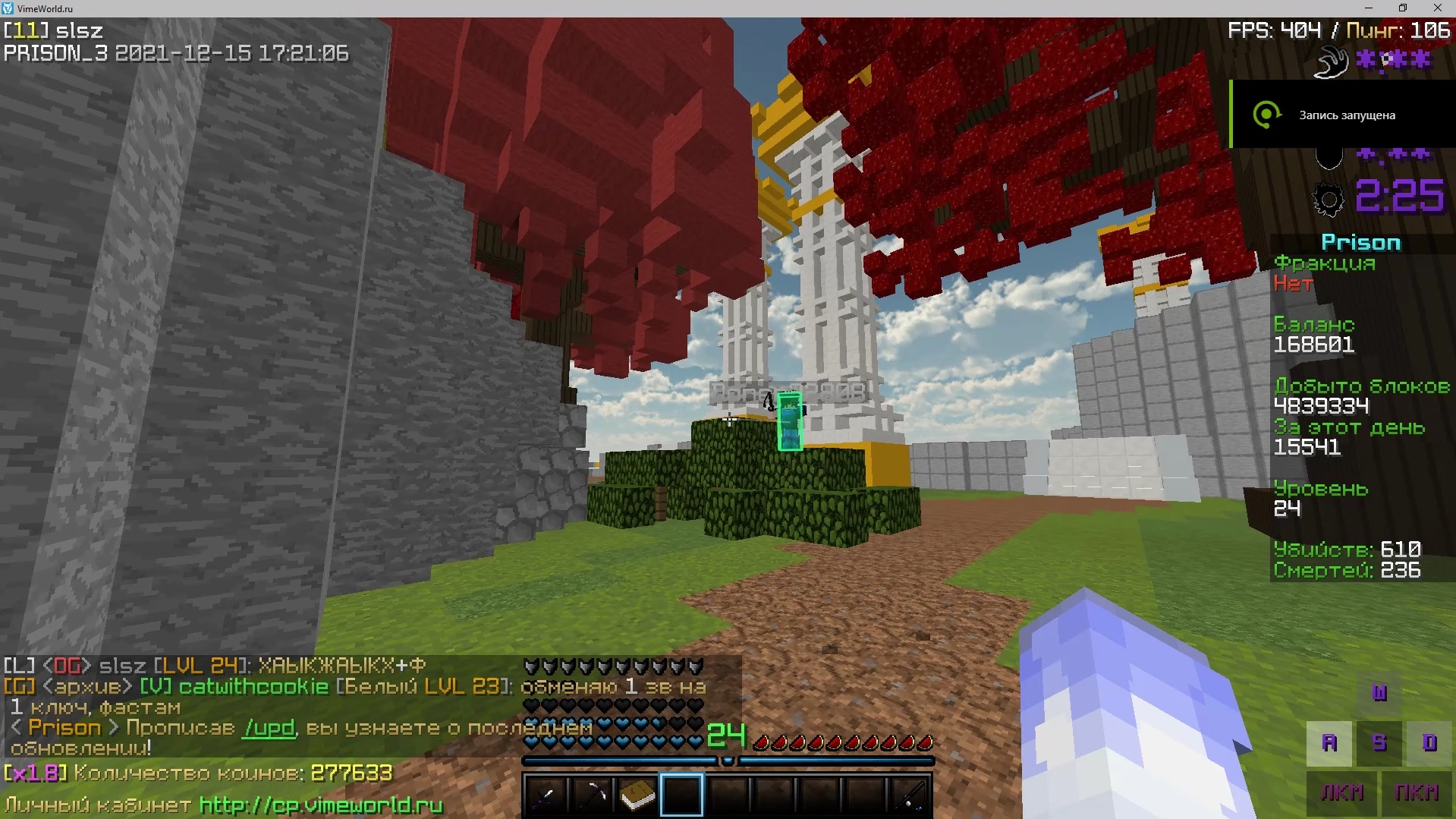Image resolution: width=1456 pixels, height=819 pixels.
Task: Toggle the ЛКМ mouse button overlay
Action: (x=1342, y=792)
